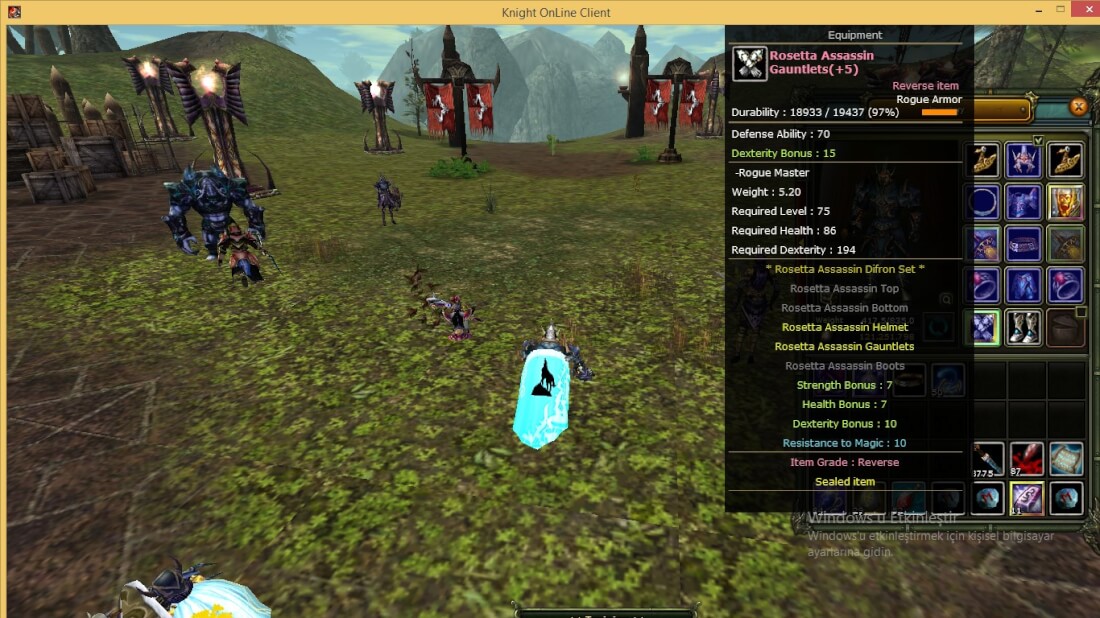Close the inventory panel with the orange X
Screen dimensions: 1100x618
click(x=1078, y=107)
